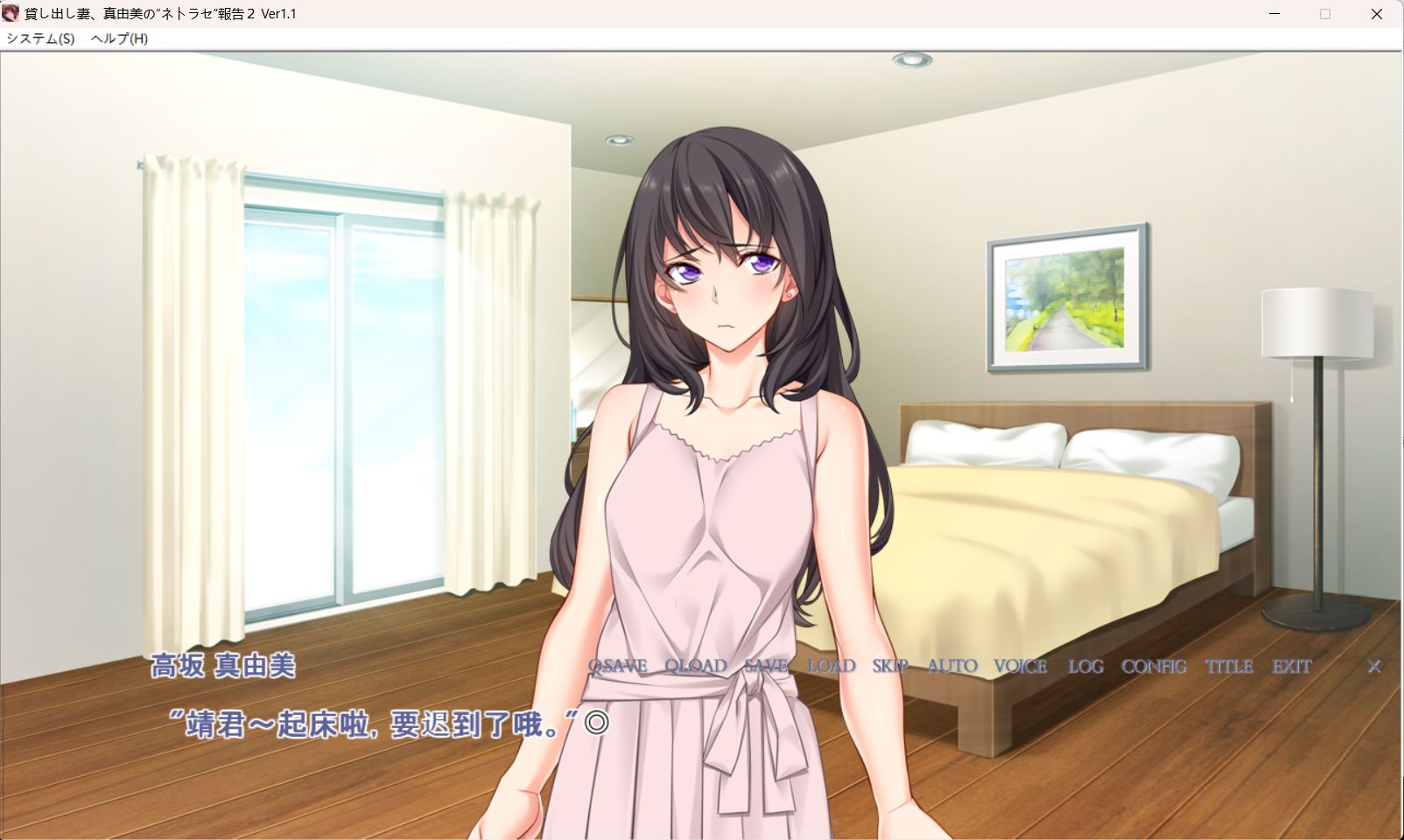Viewport: 1404px width, 840px height.
Task: Click the Q.SAVE quick save button
Action: pyautogui.click(x=617, y=667)
